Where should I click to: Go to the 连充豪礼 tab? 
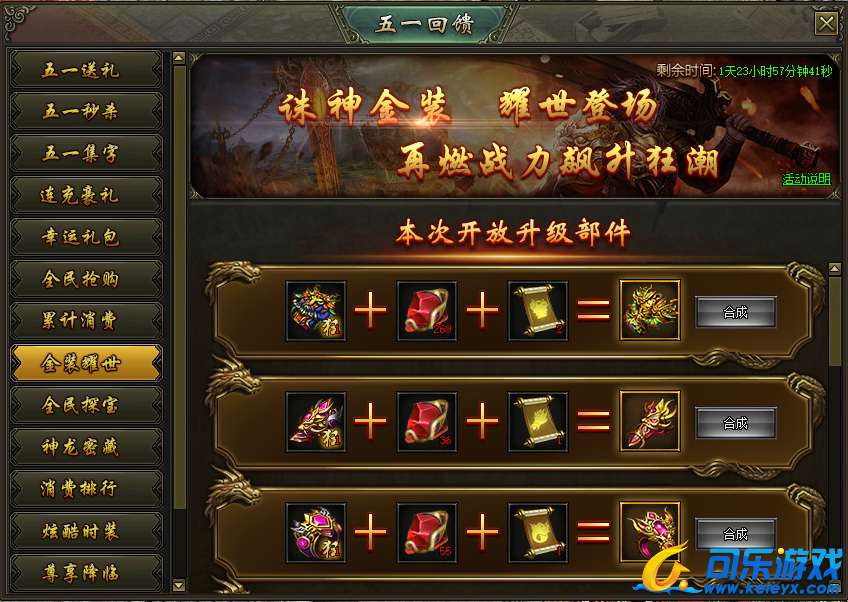86,196
